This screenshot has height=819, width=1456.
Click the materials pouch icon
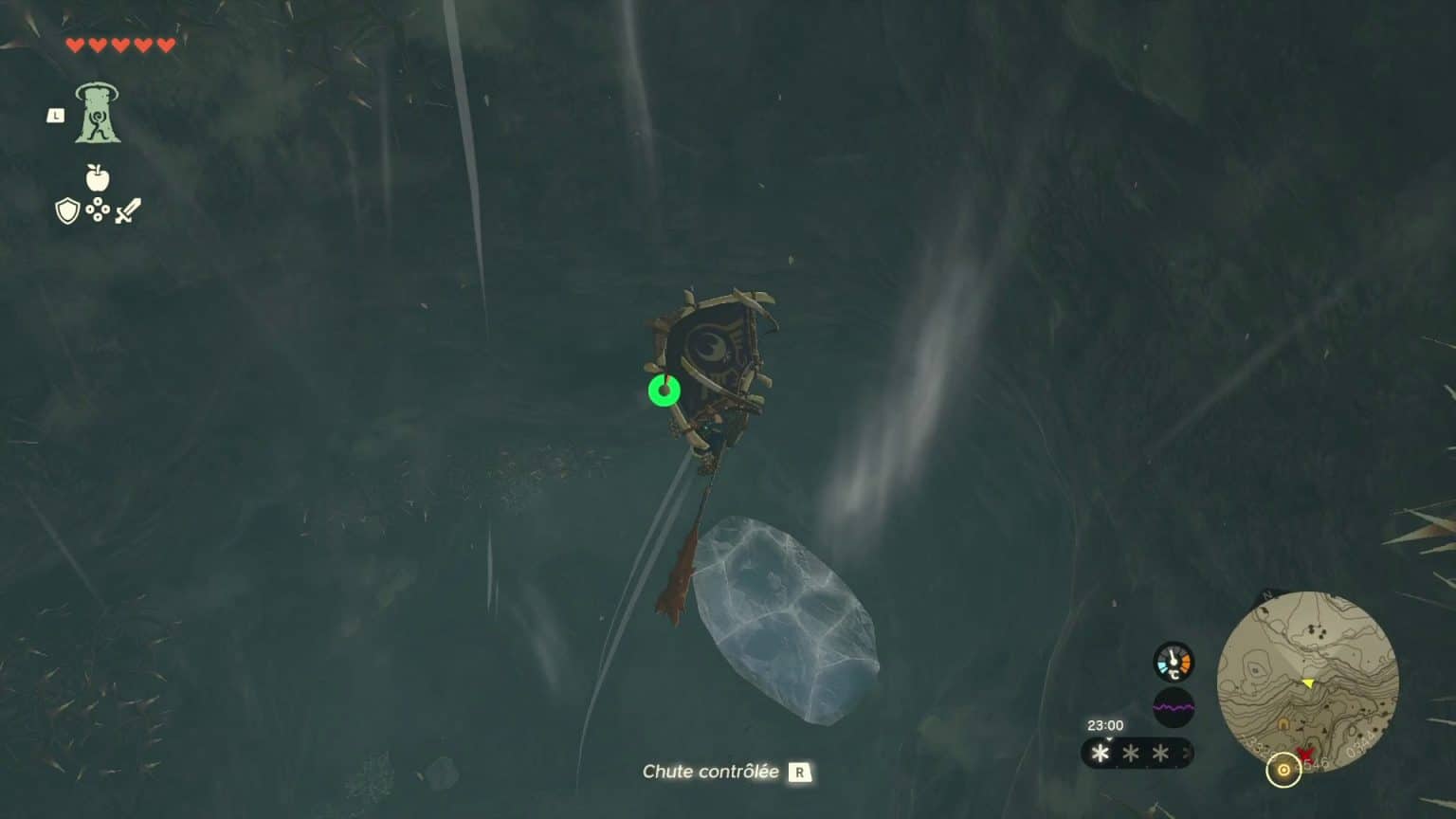click(x=96, y=210)
